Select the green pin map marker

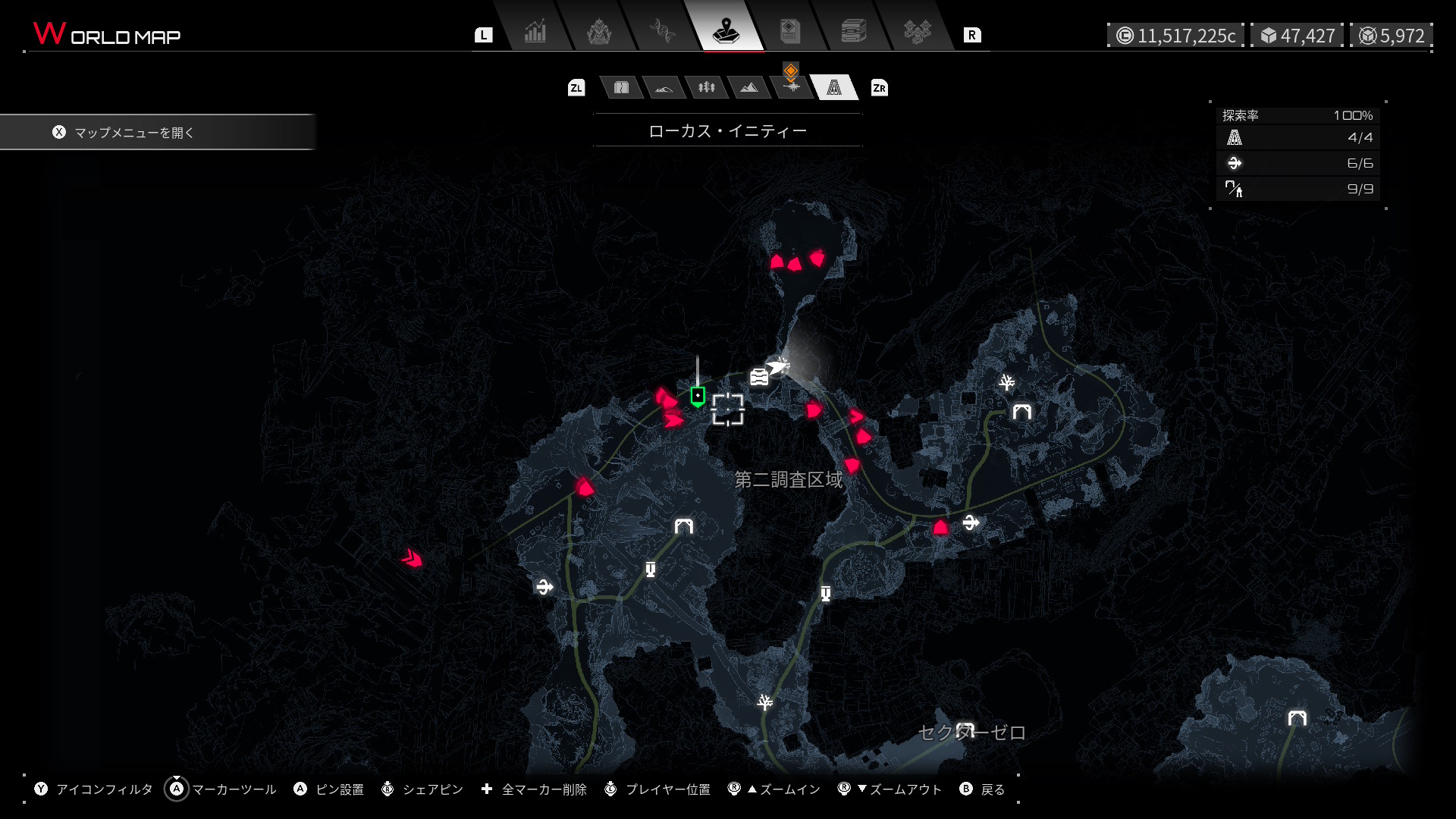coord(698,396)
